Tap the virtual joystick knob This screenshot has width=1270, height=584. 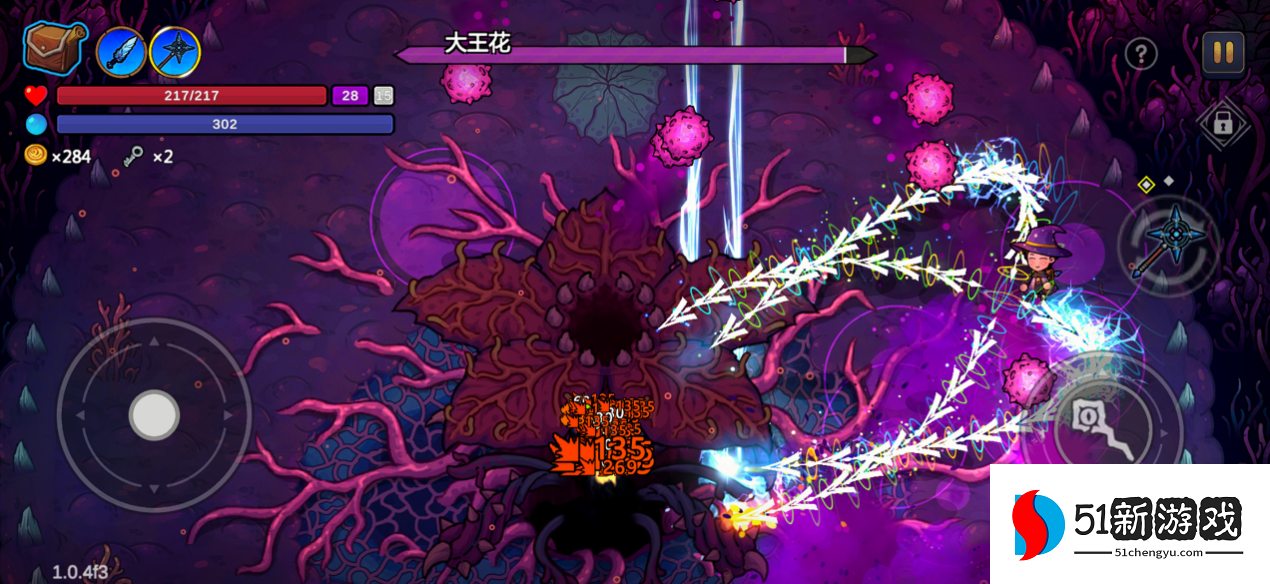155,415
